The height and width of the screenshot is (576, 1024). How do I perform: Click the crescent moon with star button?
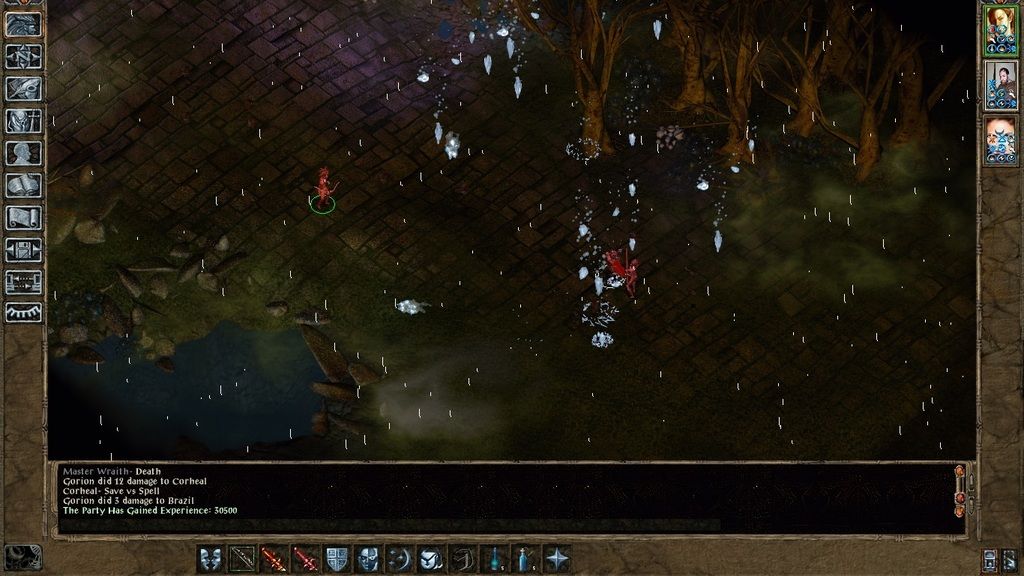[x=399, y=559]
